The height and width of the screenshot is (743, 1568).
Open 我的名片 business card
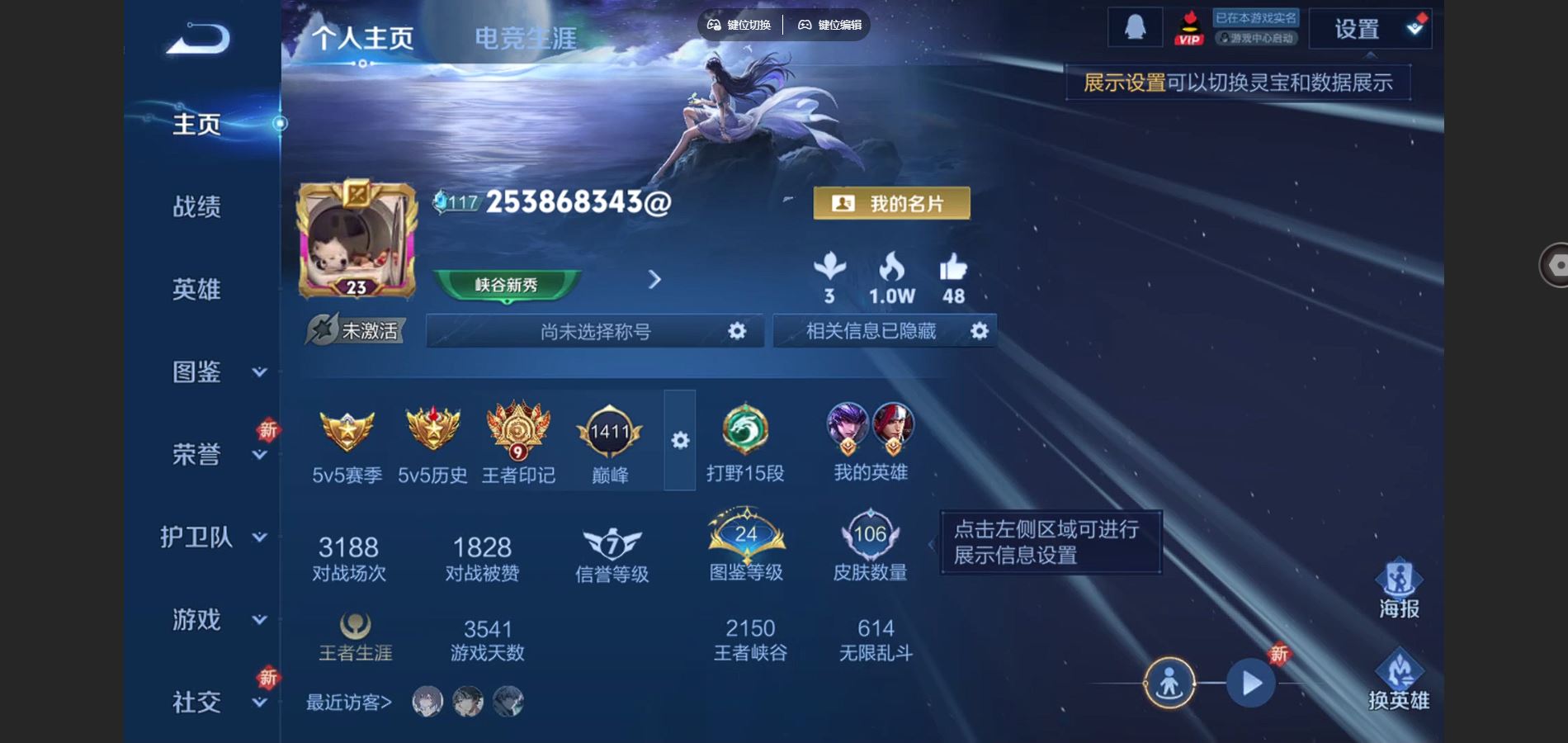891,203
